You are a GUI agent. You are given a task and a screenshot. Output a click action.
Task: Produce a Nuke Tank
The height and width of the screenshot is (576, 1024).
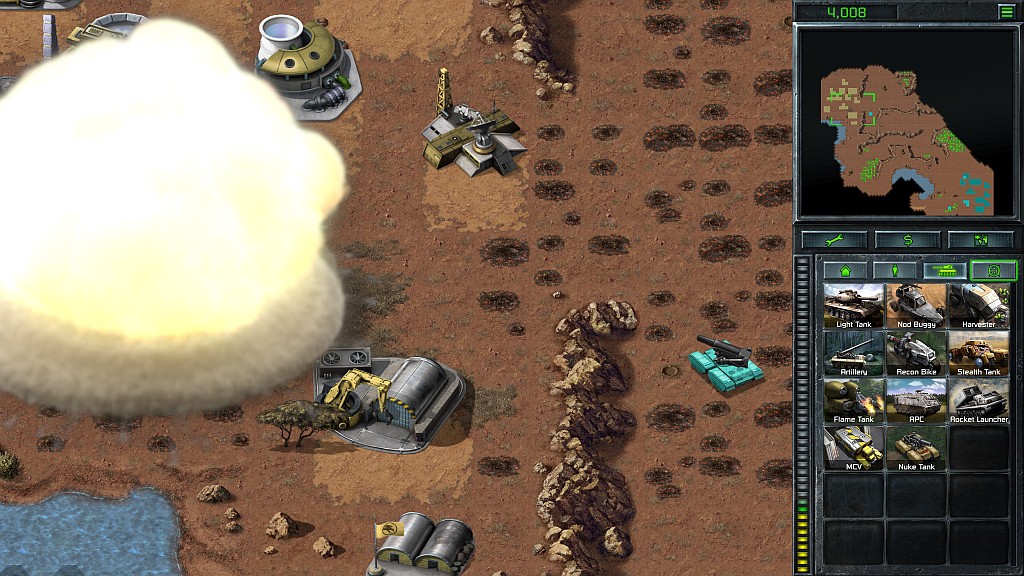tap(916, 447)
